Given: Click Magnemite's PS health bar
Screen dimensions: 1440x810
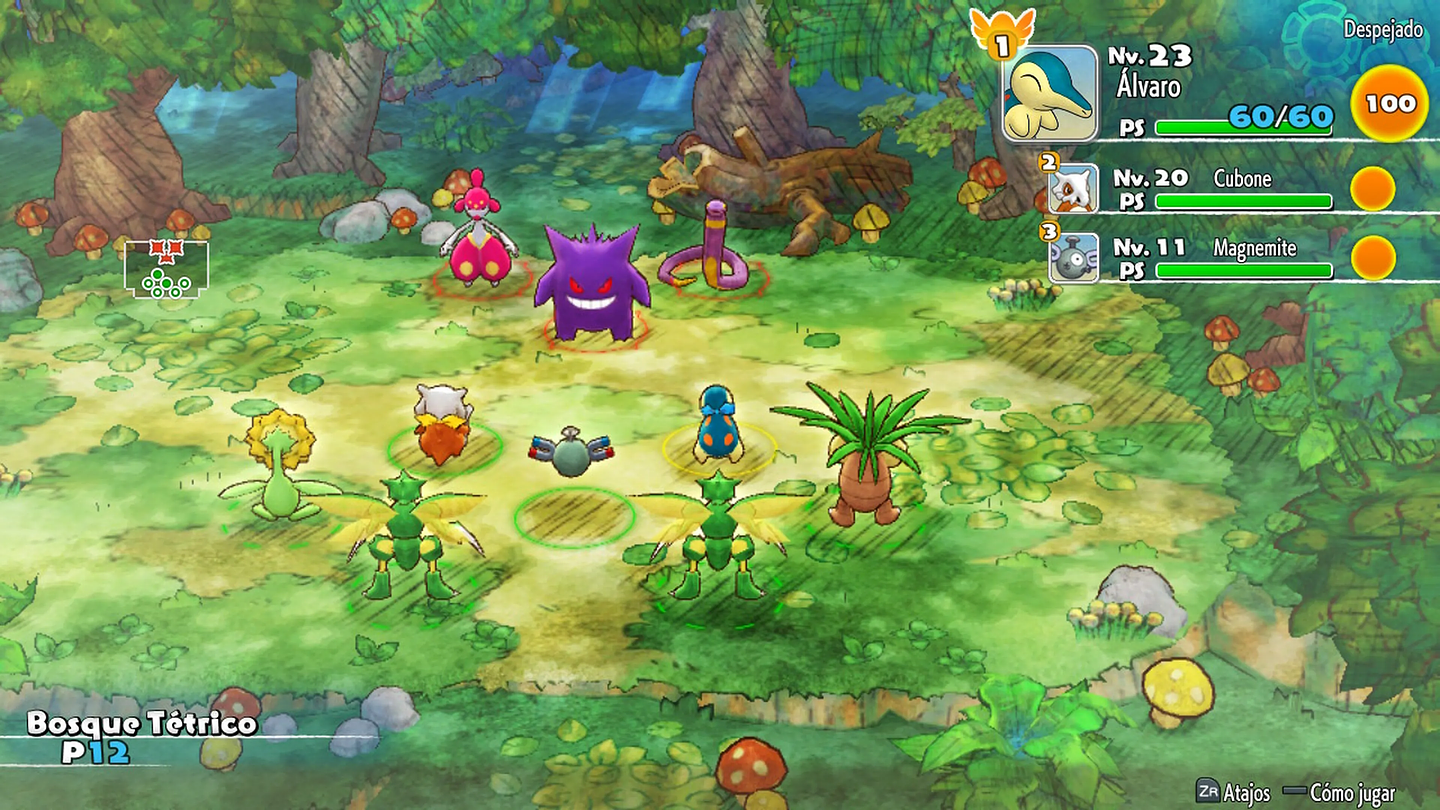Looking at the screenshot, I should [1245, 271].
